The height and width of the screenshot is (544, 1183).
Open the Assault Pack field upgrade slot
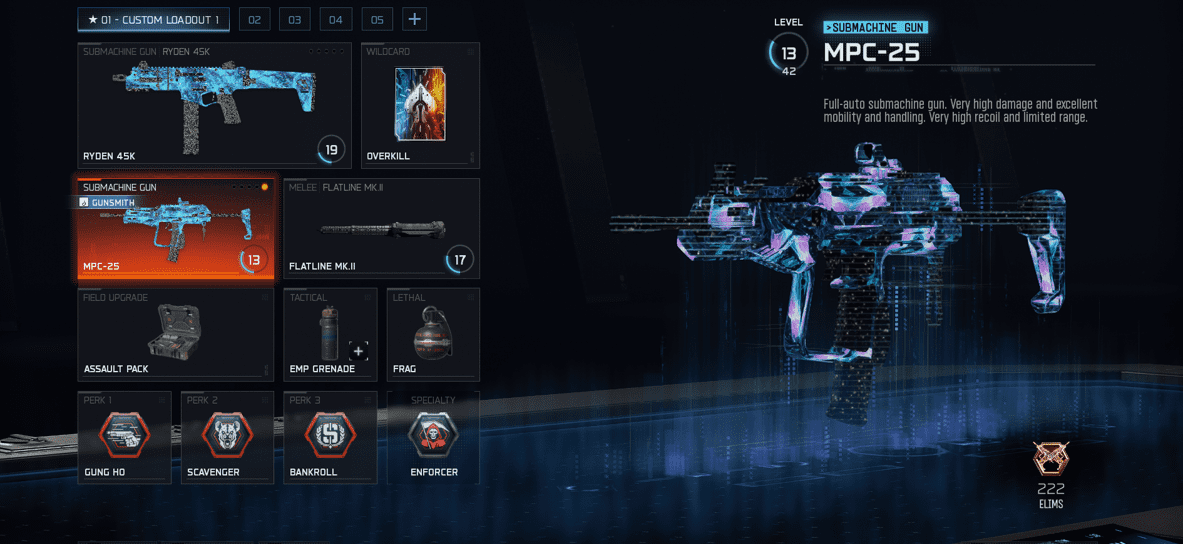pos(175,334)
